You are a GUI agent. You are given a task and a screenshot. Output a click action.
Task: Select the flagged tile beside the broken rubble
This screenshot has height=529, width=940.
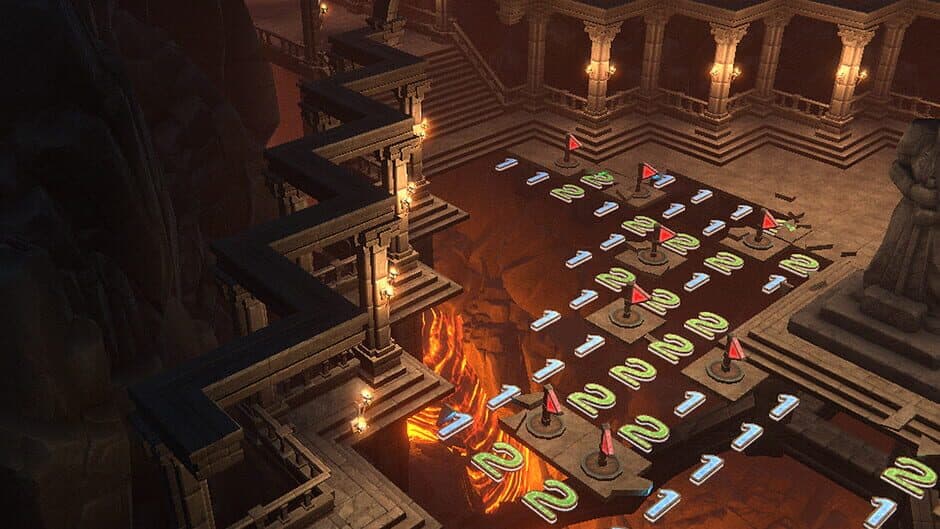tap(763, 230)
